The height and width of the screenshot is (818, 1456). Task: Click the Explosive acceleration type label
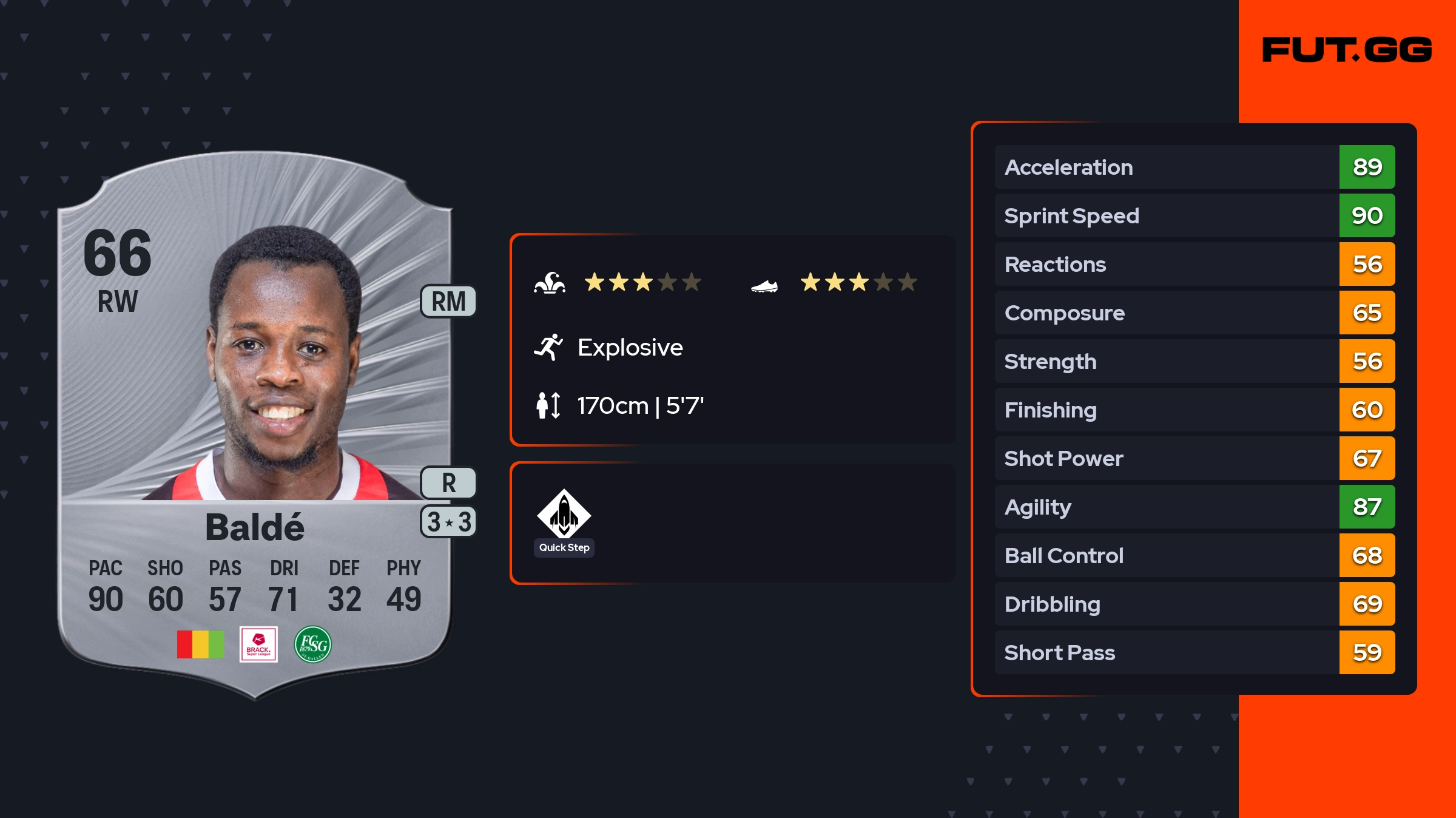(x=630, y=348)
